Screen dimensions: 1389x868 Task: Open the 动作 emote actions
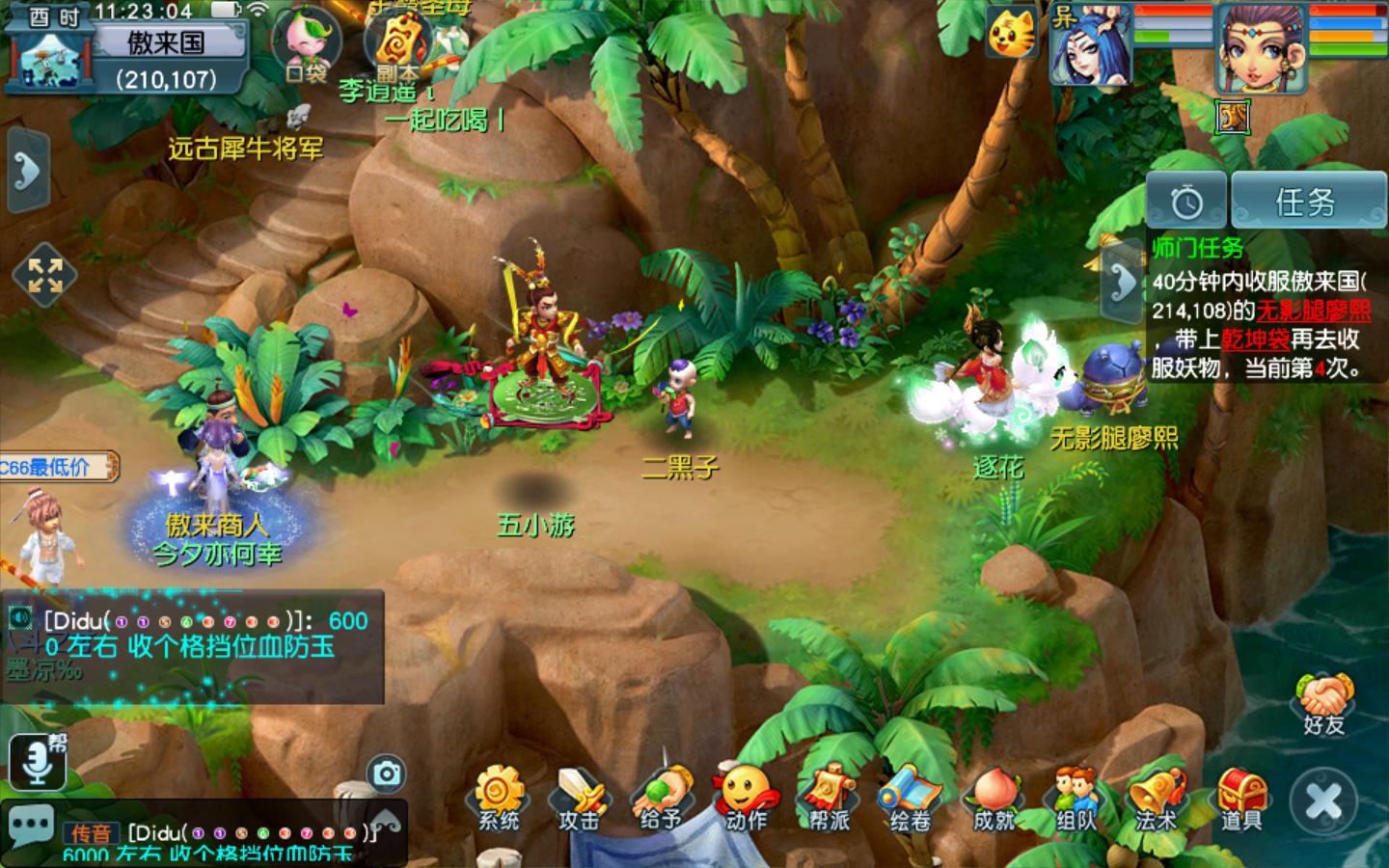click(x=746, y=797)
